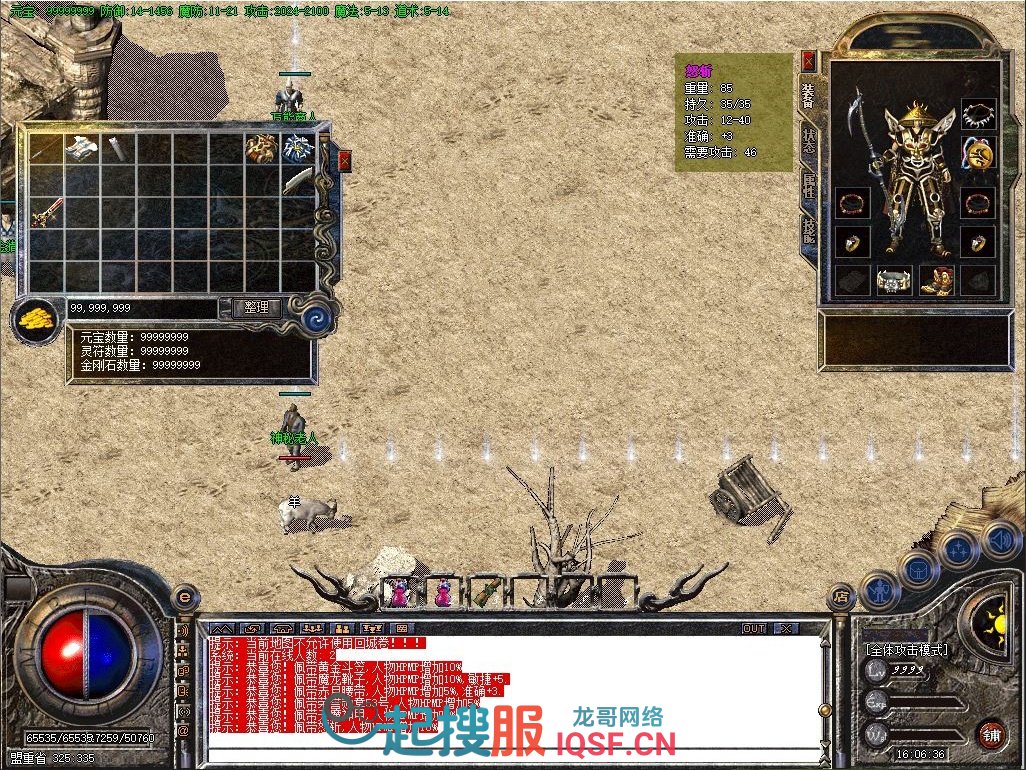
Task: Choose the equipped belt slot
Action: point(895,281)
